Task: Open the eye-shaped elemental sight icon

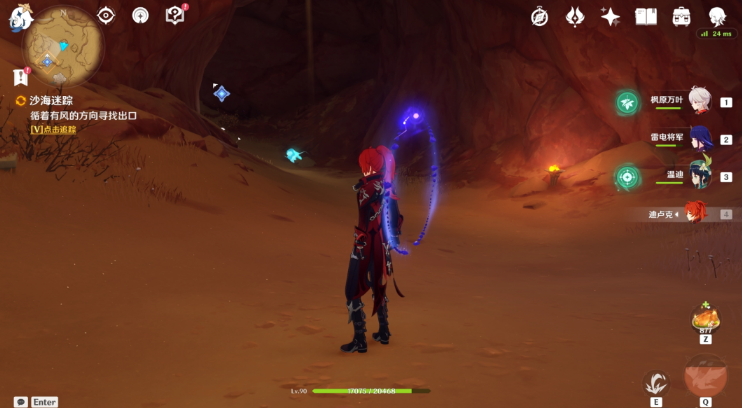Action: (x=106, y=15)
